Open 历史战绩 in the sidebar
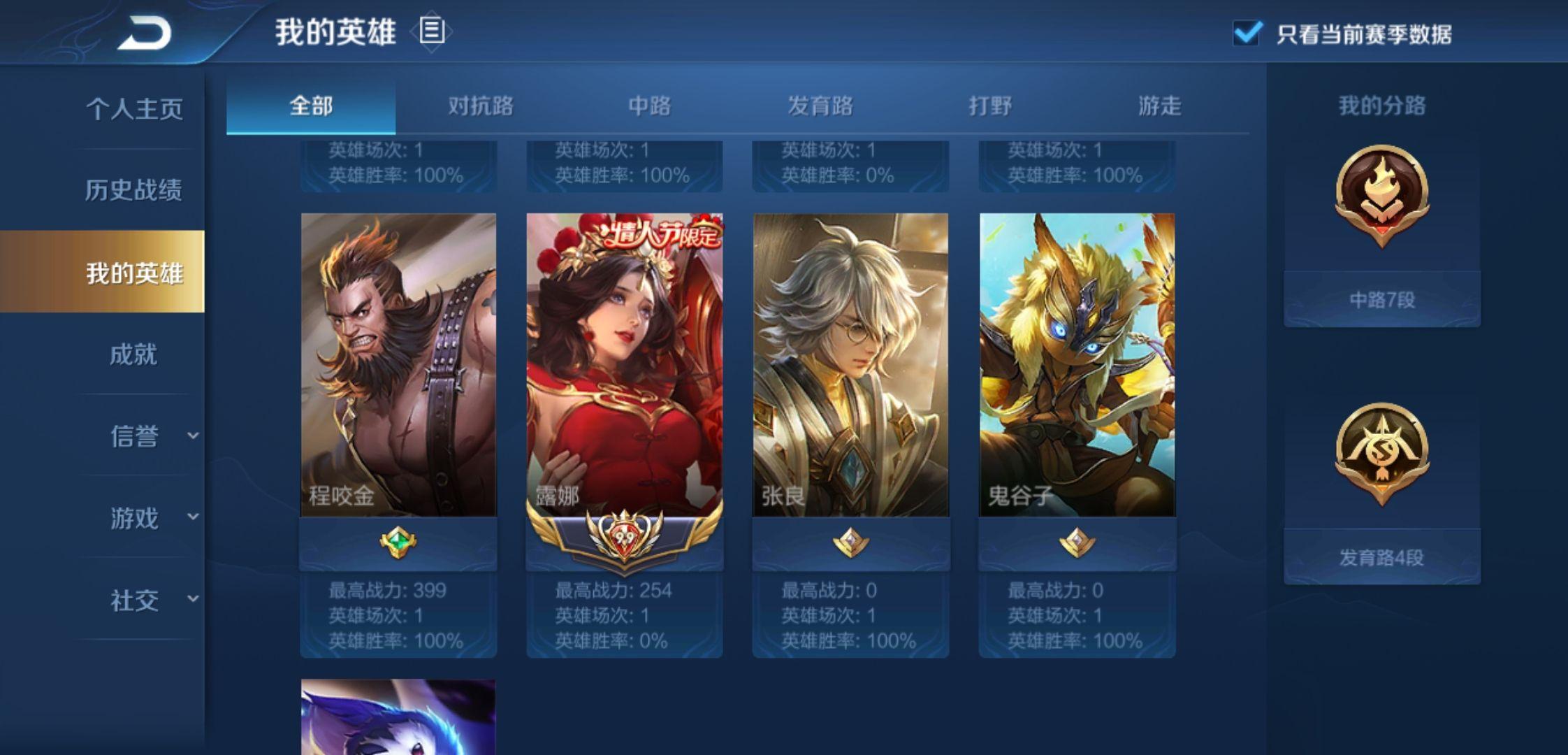The height and width of the screenshot is (755, 1568). (133, 190)
